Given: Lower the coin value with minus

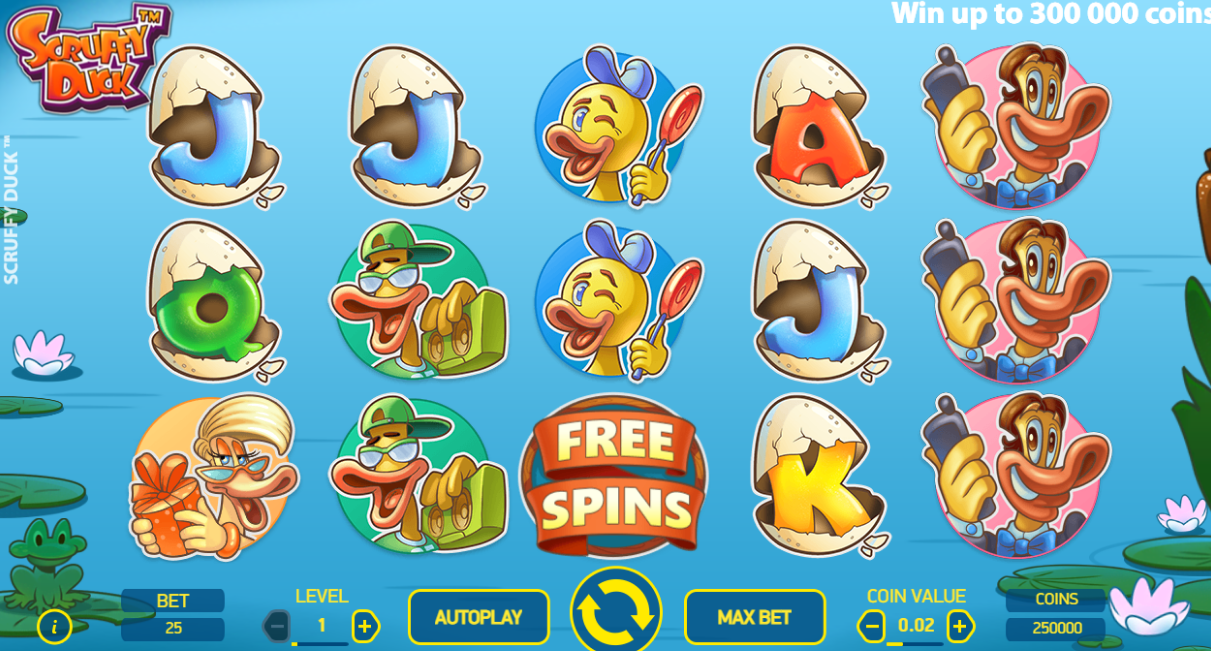Looking at the screenshot, I should pos(871,626).
